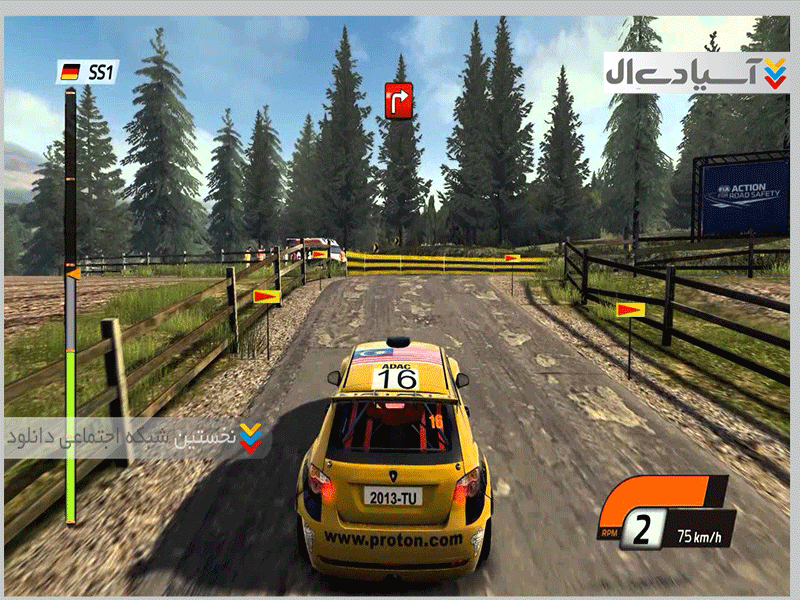This screenshot has width=800, height=600.
Task: Click the orange marker on the stage progress bar
Action: 72,271
